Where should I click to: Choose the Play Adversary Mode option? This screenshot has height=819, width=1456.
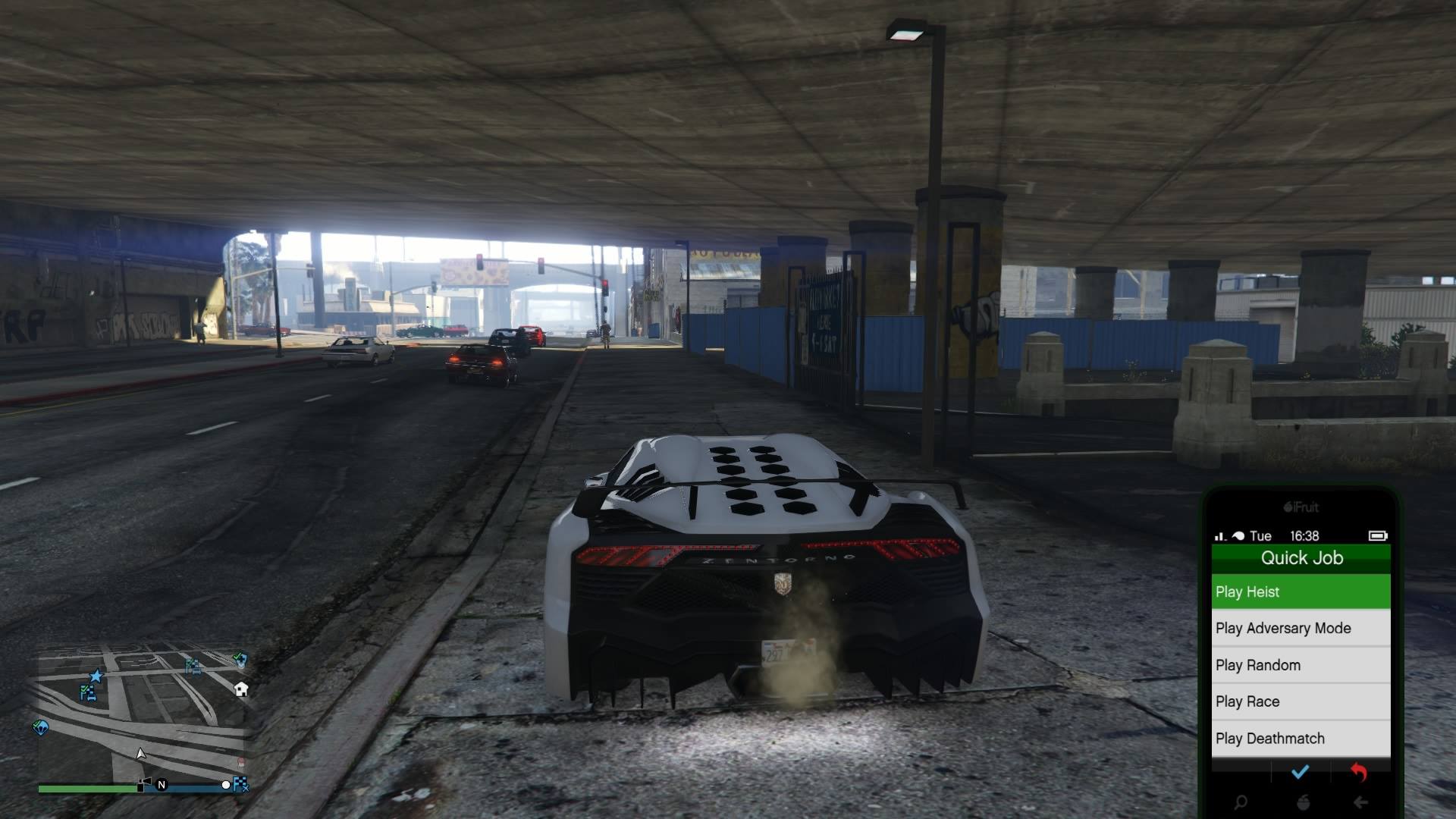pyautogui.click(x=1302, y=628)
